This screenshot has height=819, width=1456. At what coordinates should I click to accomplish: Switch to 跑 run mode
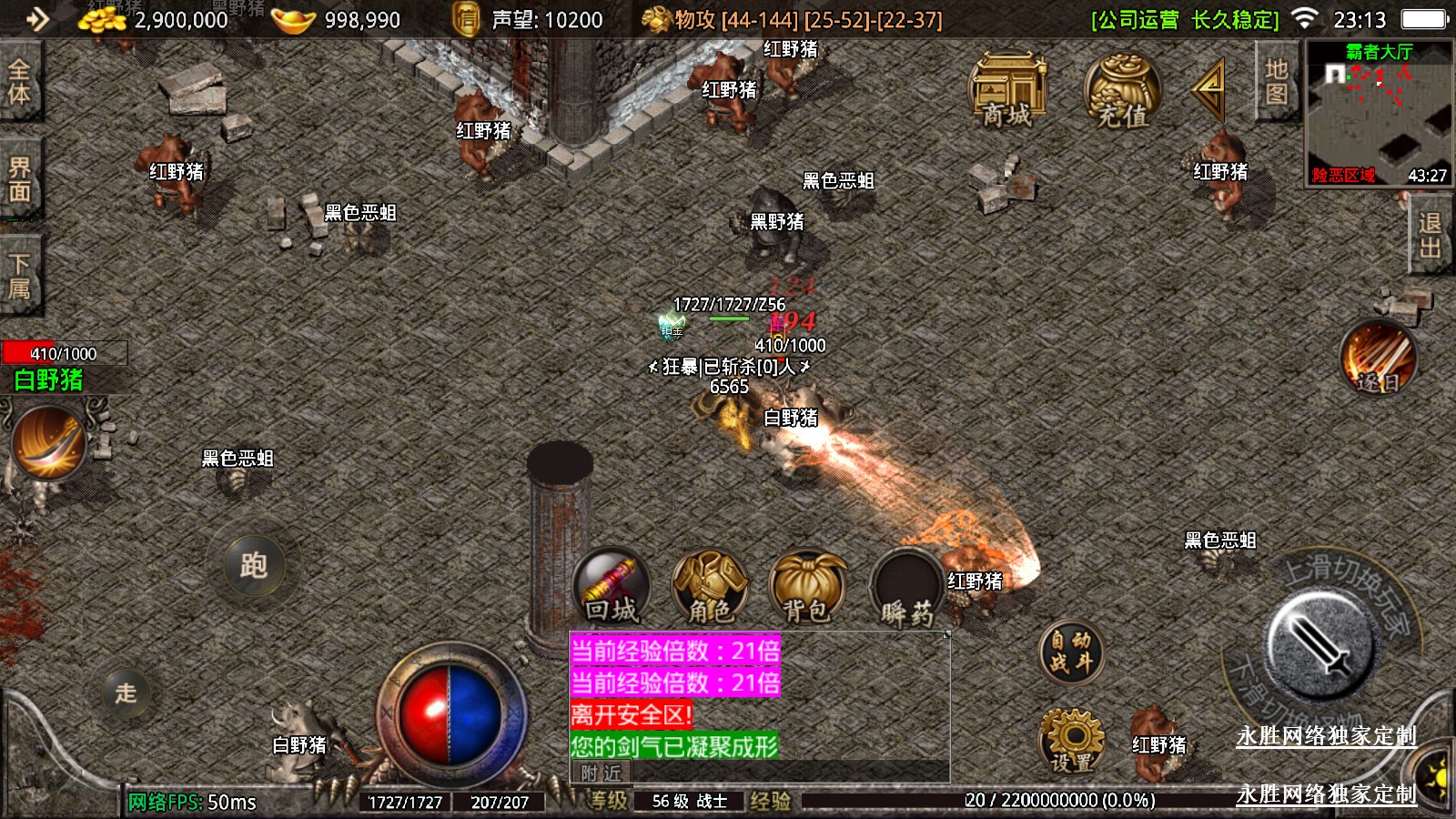(x=254, y=565)
